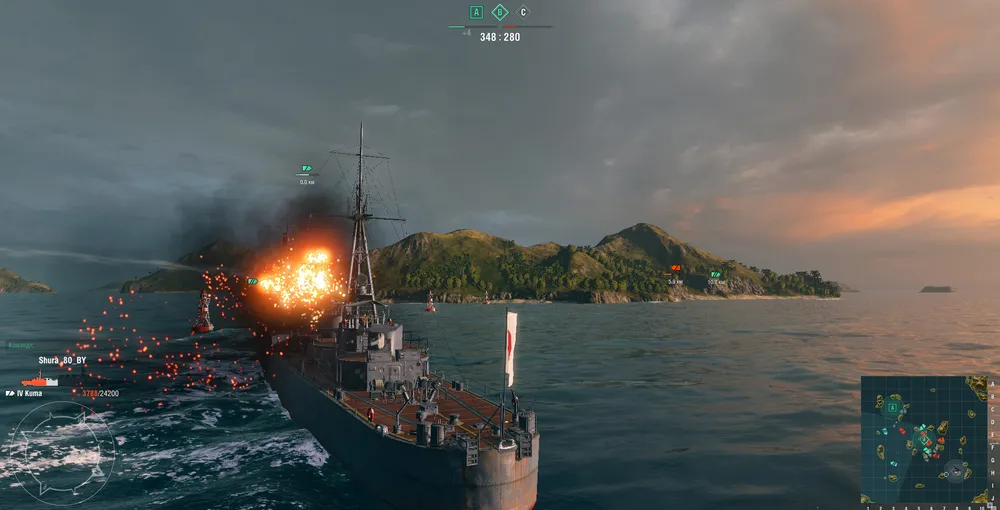Click the grey capture point C icon

(523, 13)
